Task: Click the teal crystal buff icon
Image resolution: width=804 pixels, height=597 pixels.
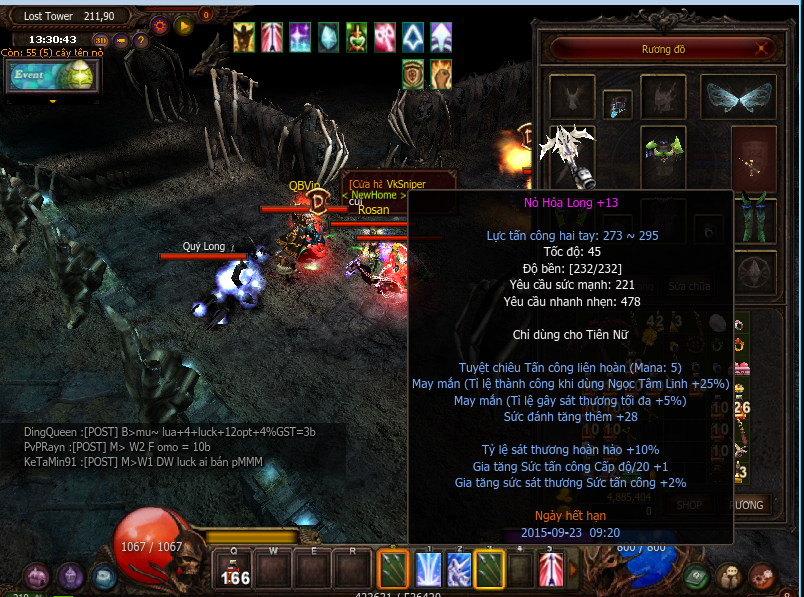Action: tap(328, 37)
